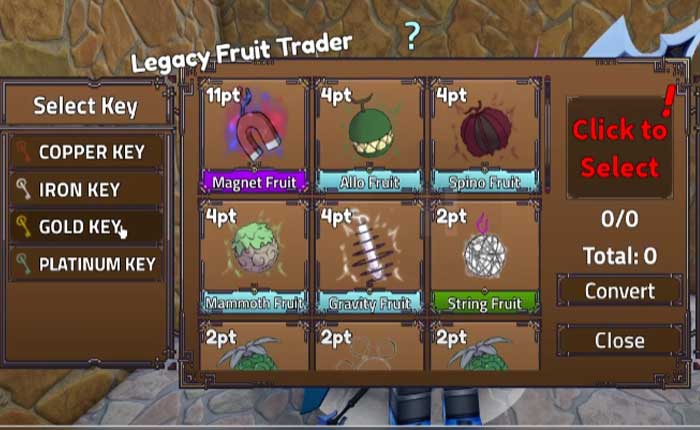Select the Copper Key option

tap(86, 153)
